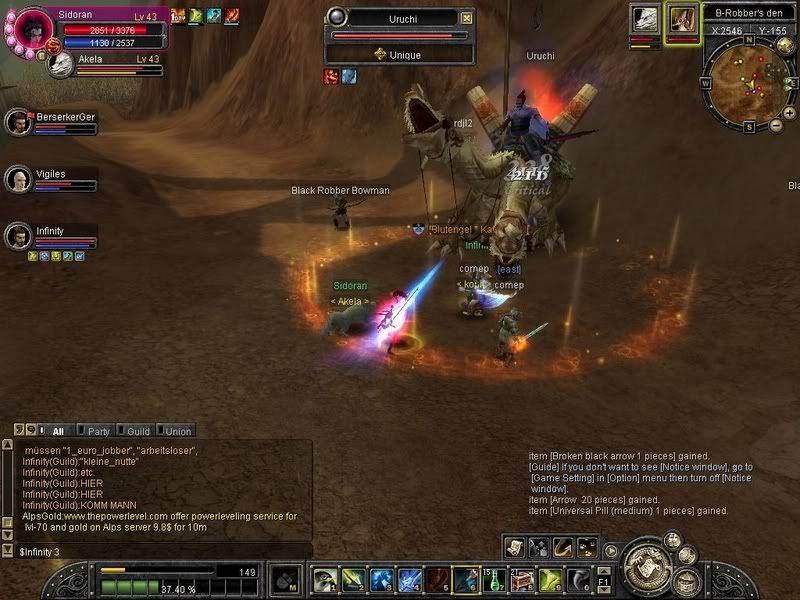Select the Union chat tab
800x600 pixels.
(x=178, y=431)
